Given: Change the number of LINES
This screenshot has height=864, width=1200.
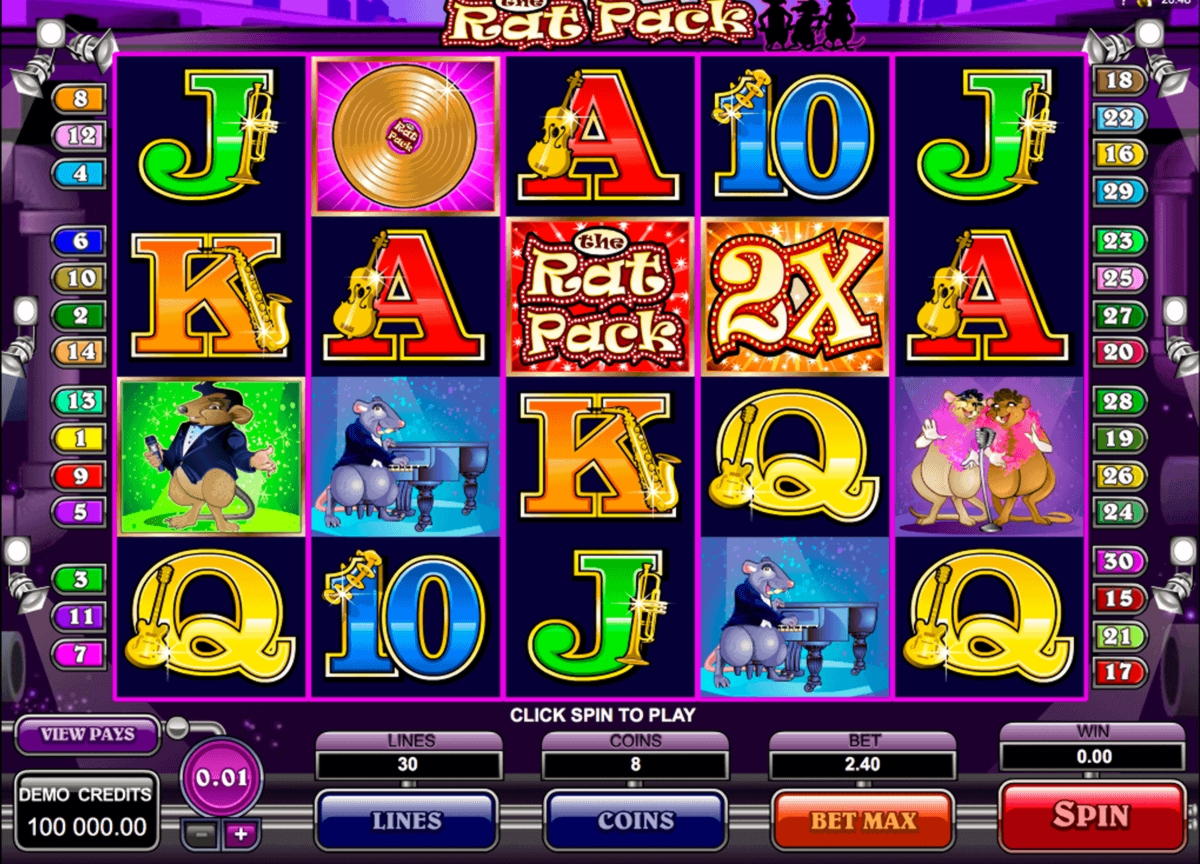Looking at the screenshot, I should pyautogui.click(x=406, y=821).
